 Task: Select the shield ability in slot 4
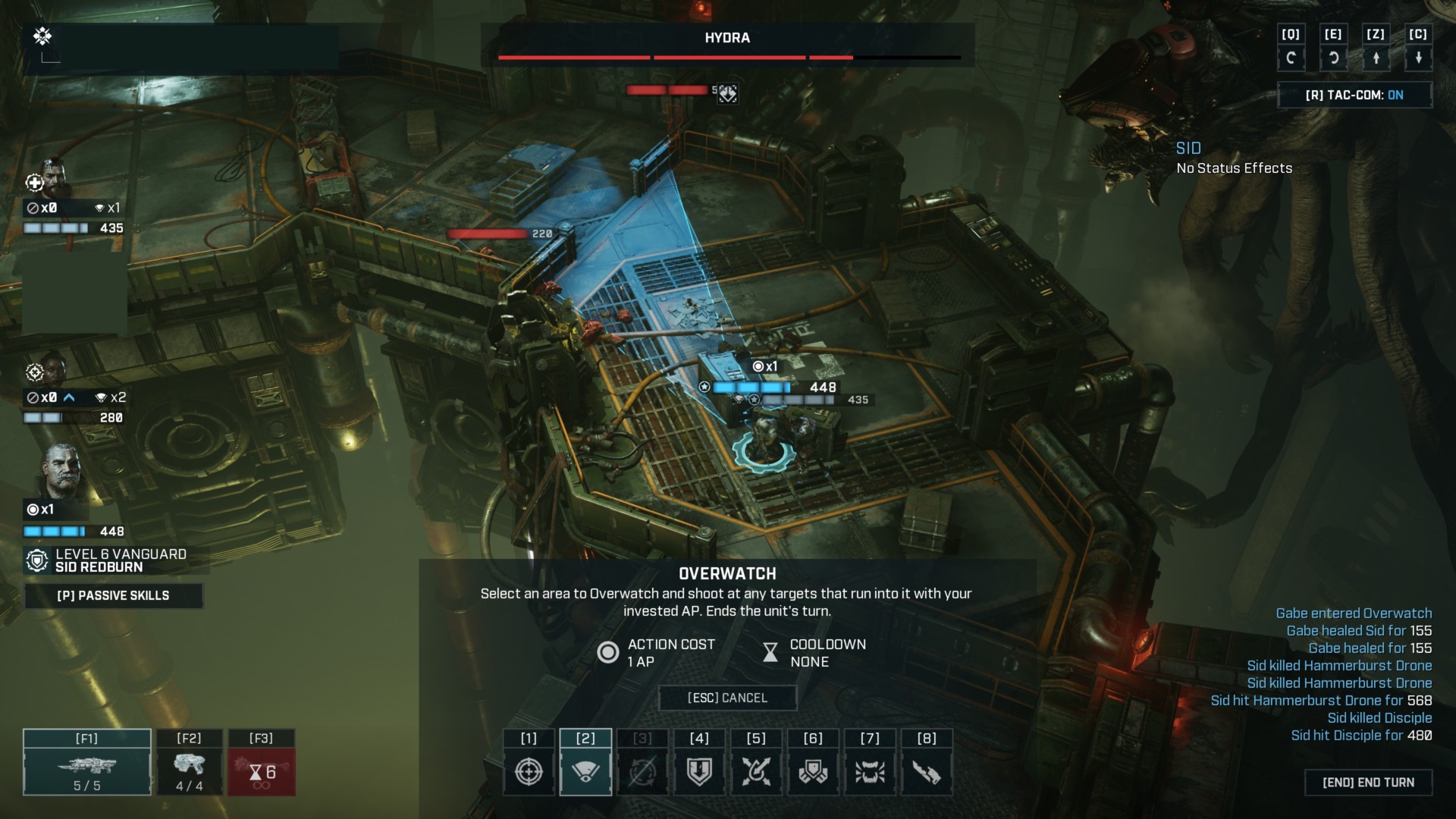tap(699, 770)
